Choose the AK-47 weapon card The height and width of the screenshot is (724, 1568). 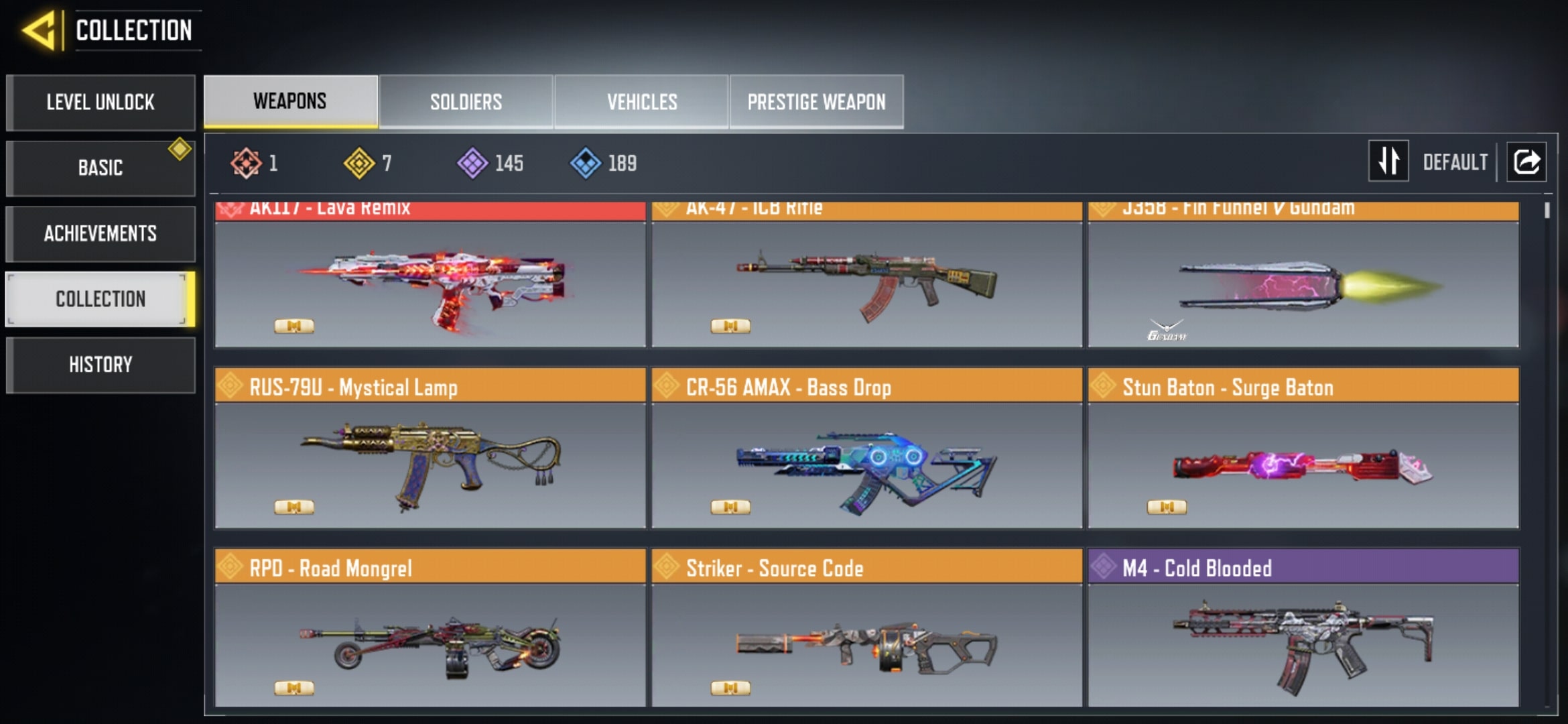pos(866,282)
